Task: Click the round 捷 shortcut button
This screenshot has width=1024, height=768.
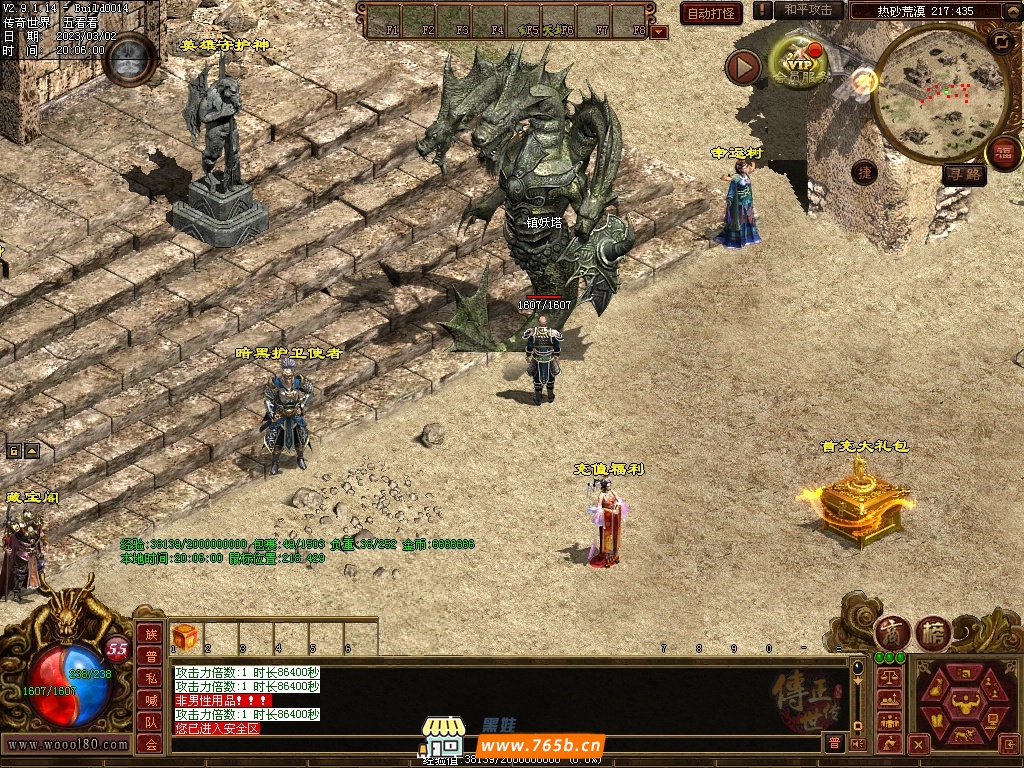Action: point(865,172)
